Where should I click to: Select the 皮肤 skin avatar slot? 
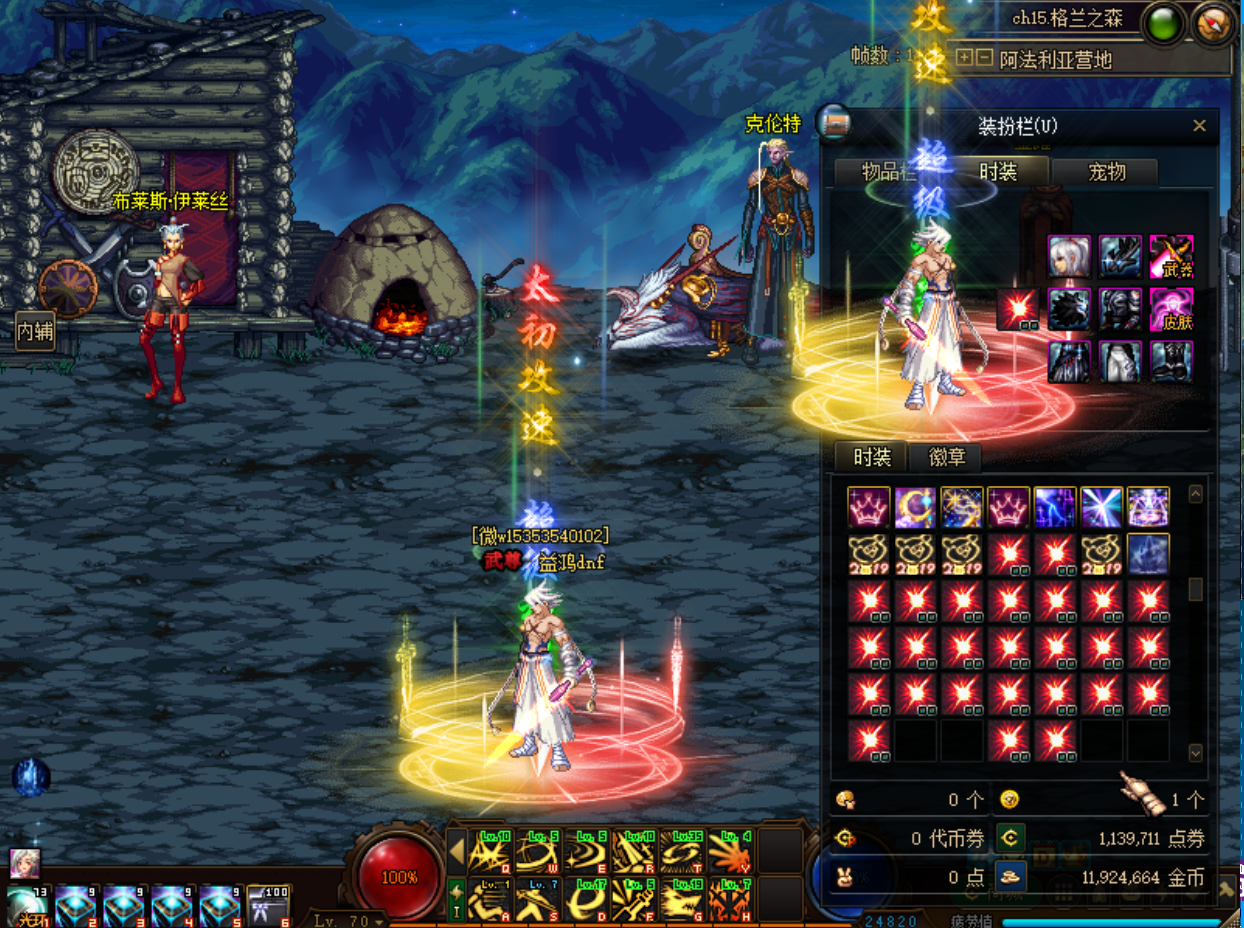1171,309
